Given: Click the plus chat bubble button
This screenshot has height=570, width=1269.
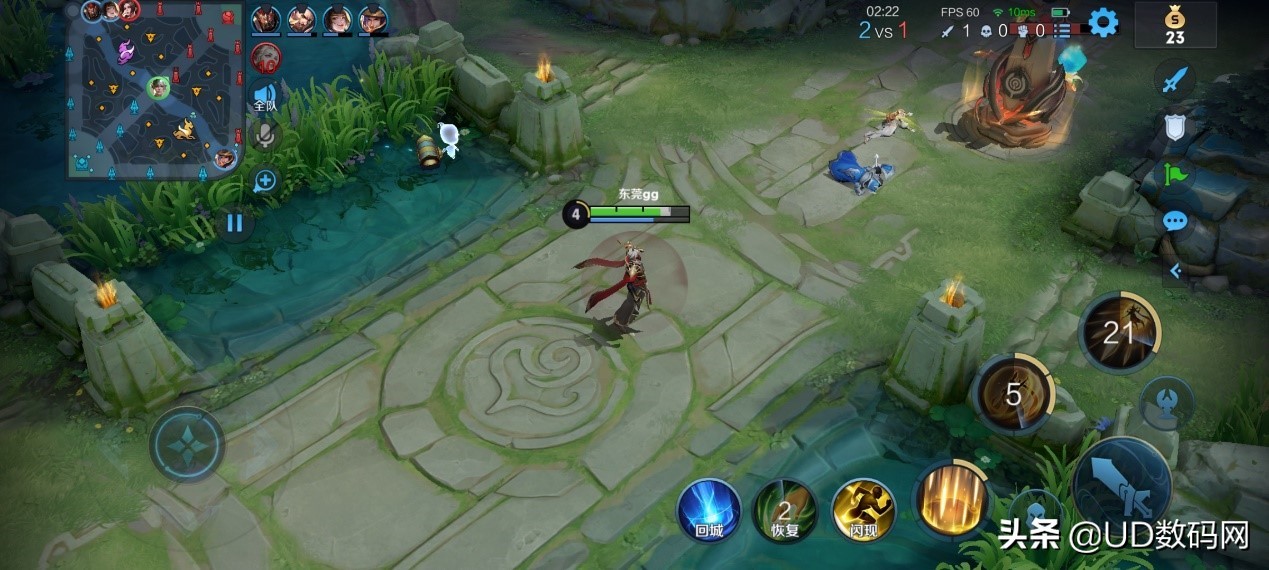Looking at the screenshot, I should (265, 181).
